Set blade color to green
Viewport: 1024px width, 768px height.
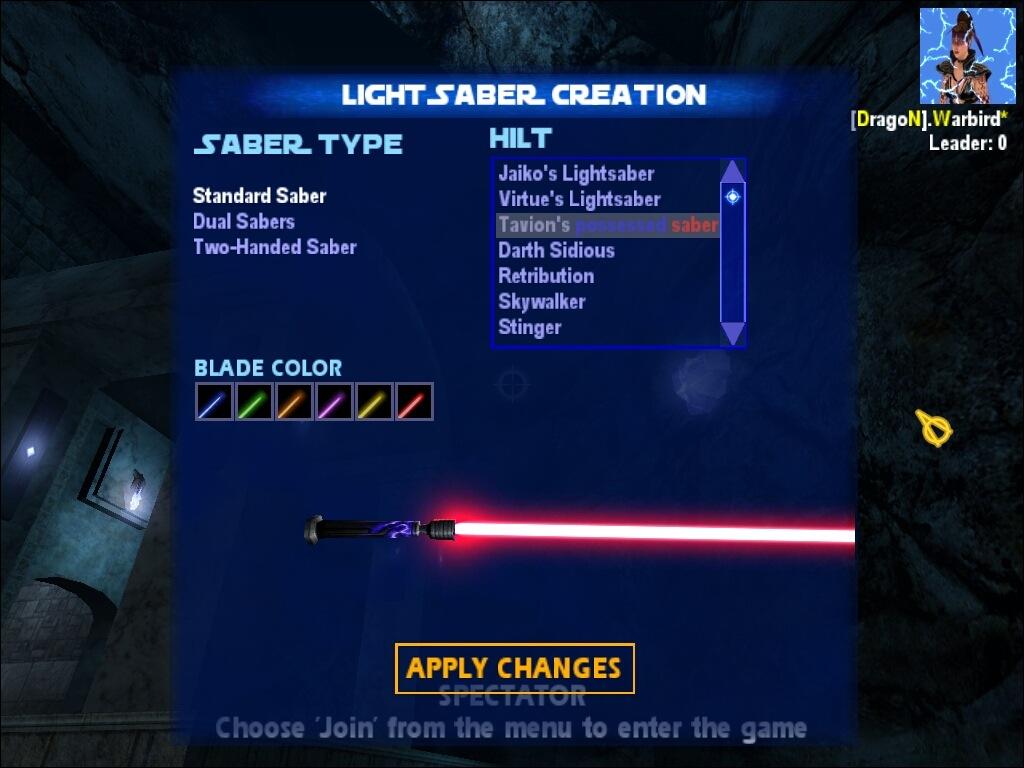[254, 402]
